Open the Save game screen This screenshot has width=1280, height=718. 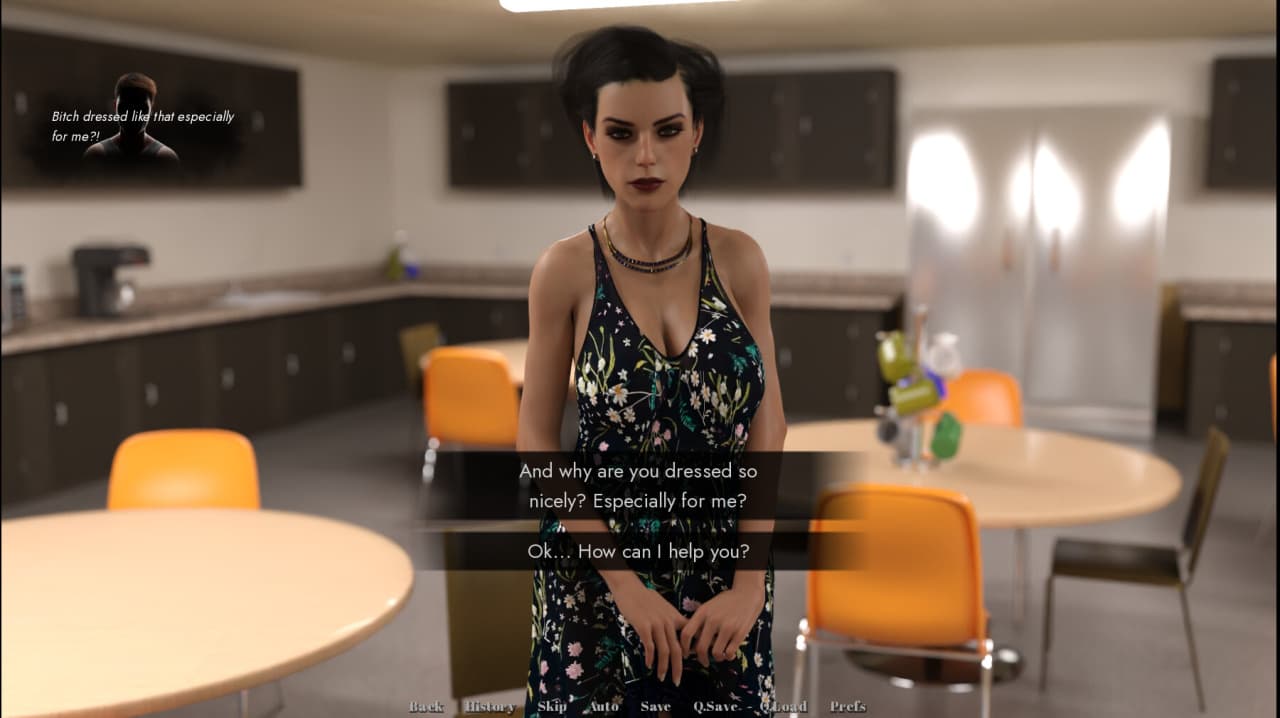[x=656, y=707]
